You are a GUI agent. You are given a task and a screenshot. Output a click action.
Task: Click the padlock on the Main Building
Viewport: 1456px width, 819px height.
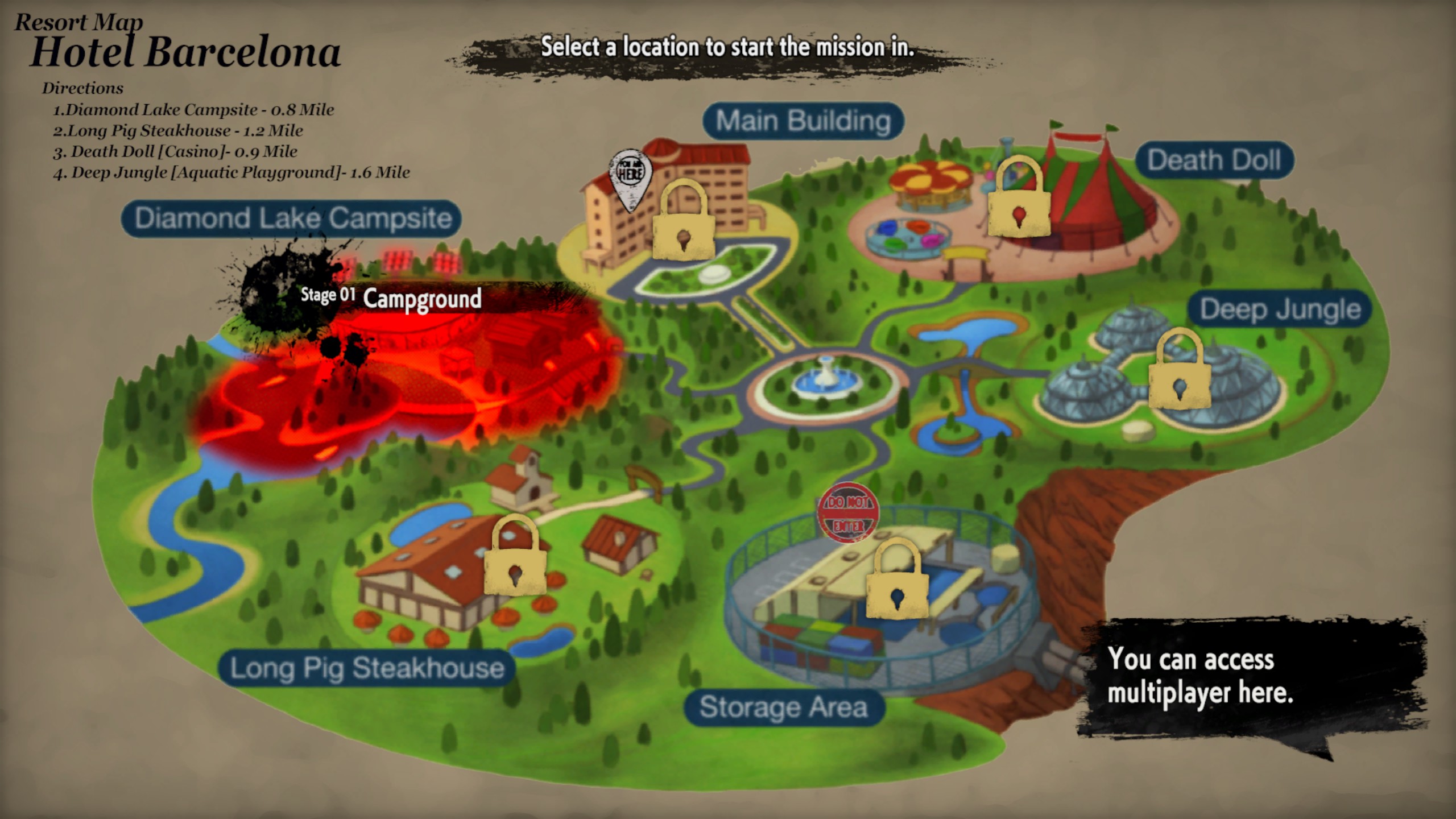pyautogui.click(x=683, y=221)
